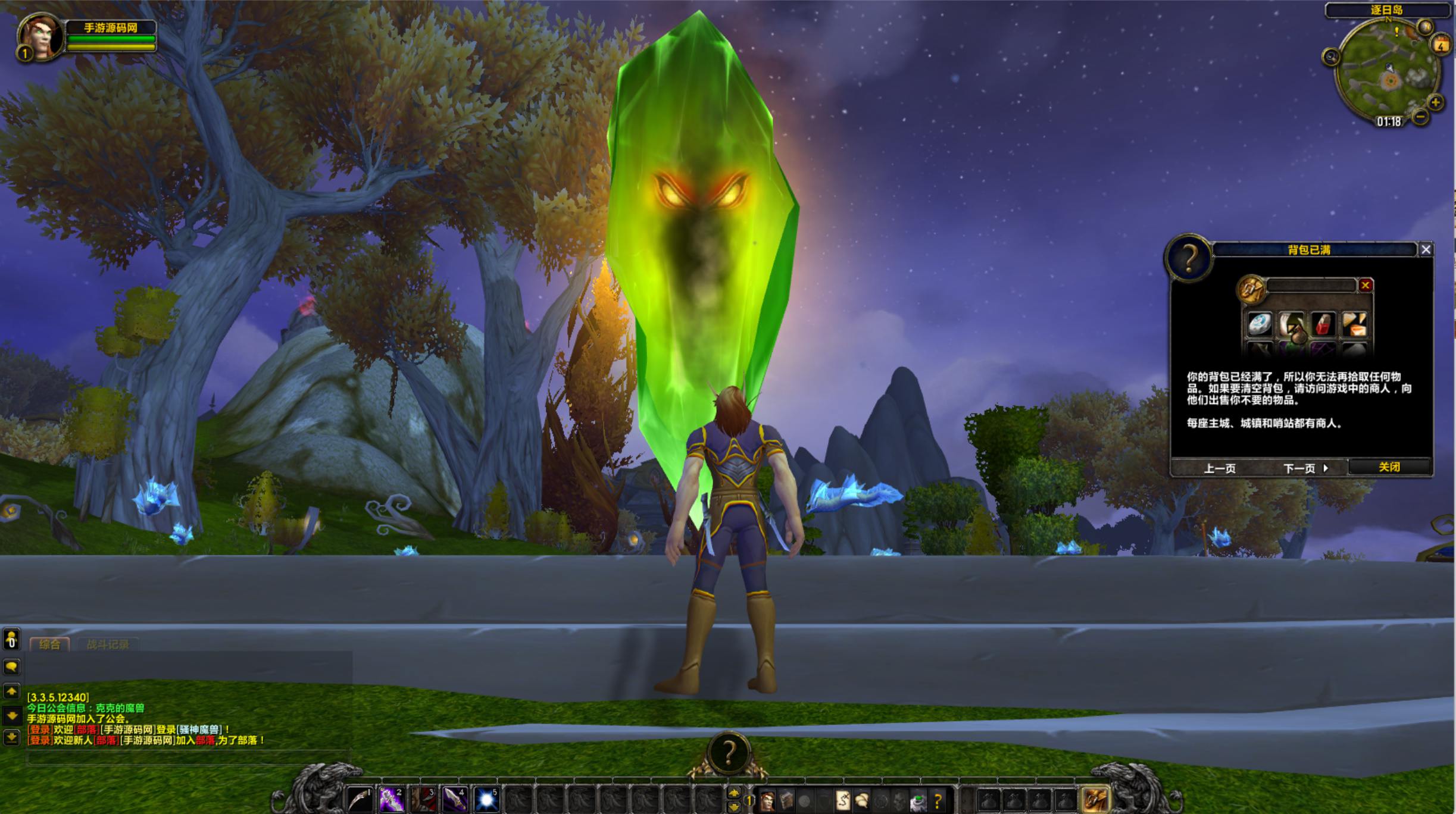Viewport: 1456px width, 814px height.
Task: Click the round question mark tutorial alert
Action: pos(728,752)
